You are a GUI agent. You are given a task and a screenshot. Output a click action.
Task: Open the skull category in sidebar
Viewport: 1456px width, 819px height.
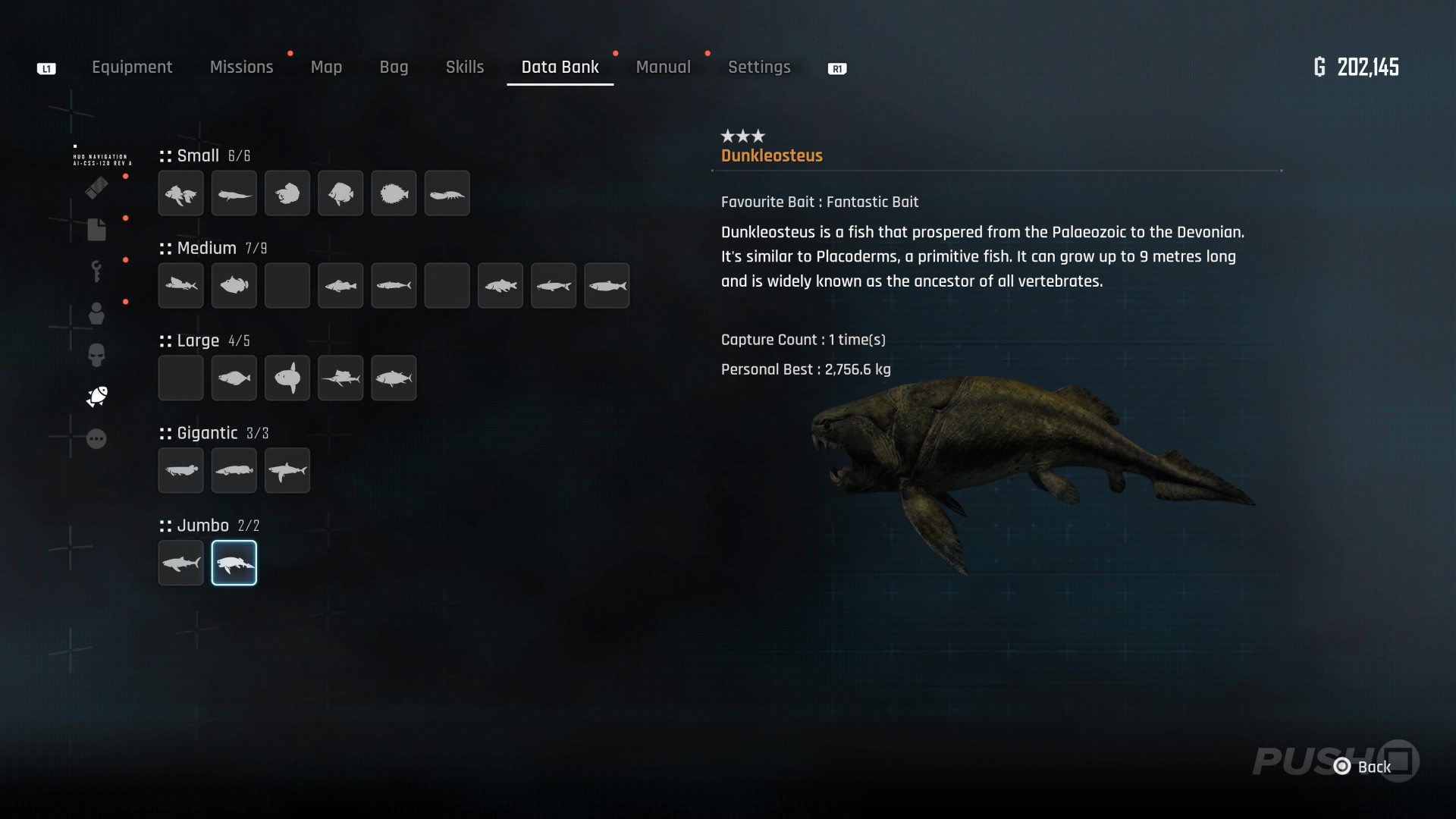pyautogui.click(x=96, y=355)
